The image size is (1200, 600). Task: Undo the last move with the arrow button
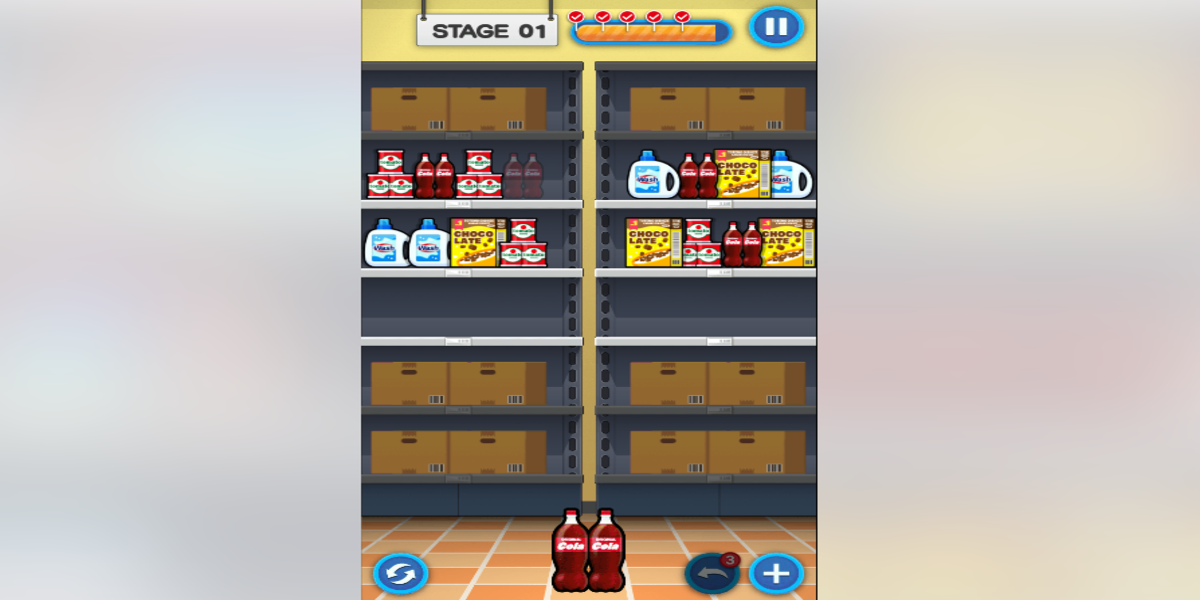coord(711,574)
